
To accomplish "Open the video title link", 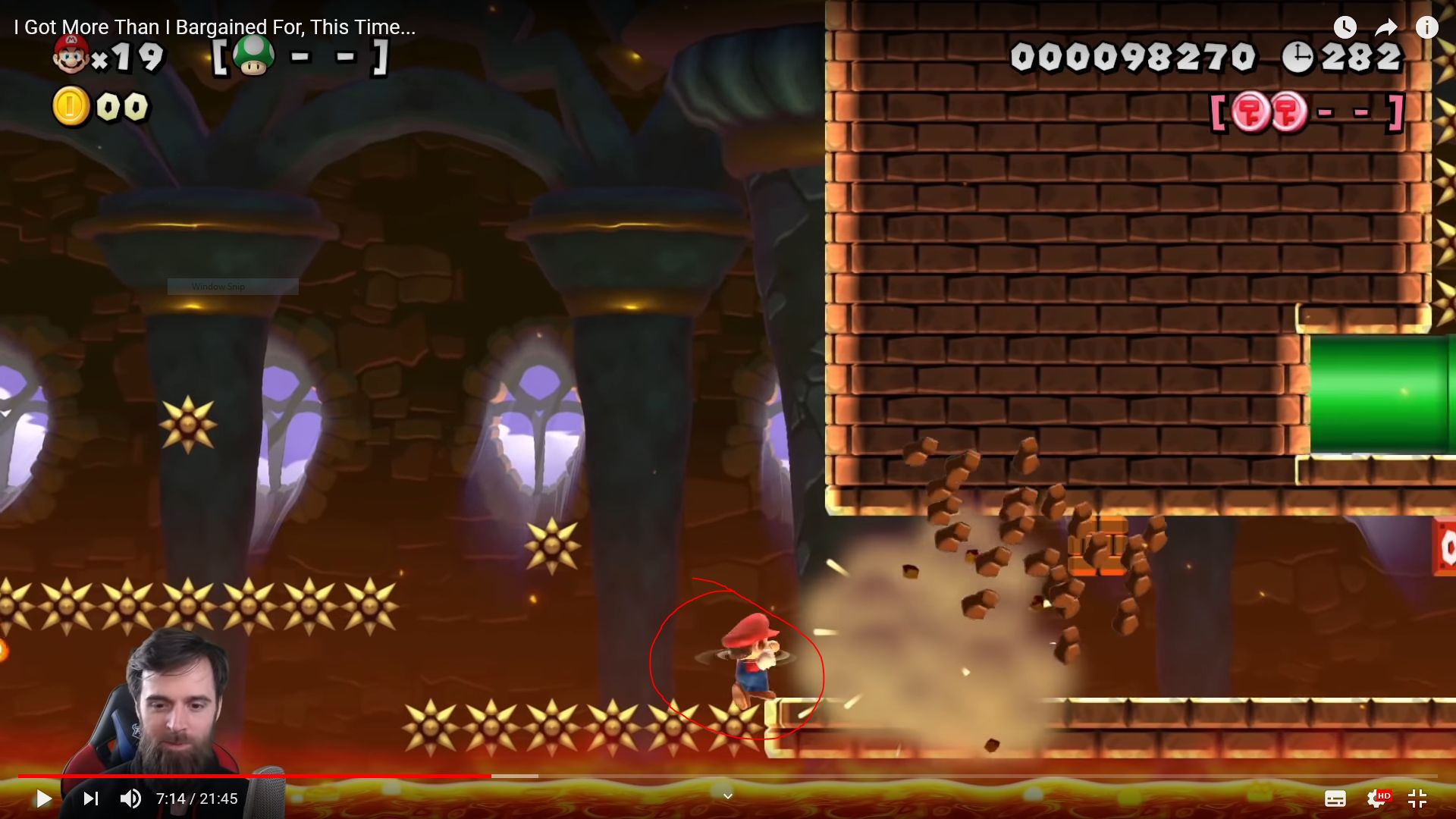I will click(213, 27).
